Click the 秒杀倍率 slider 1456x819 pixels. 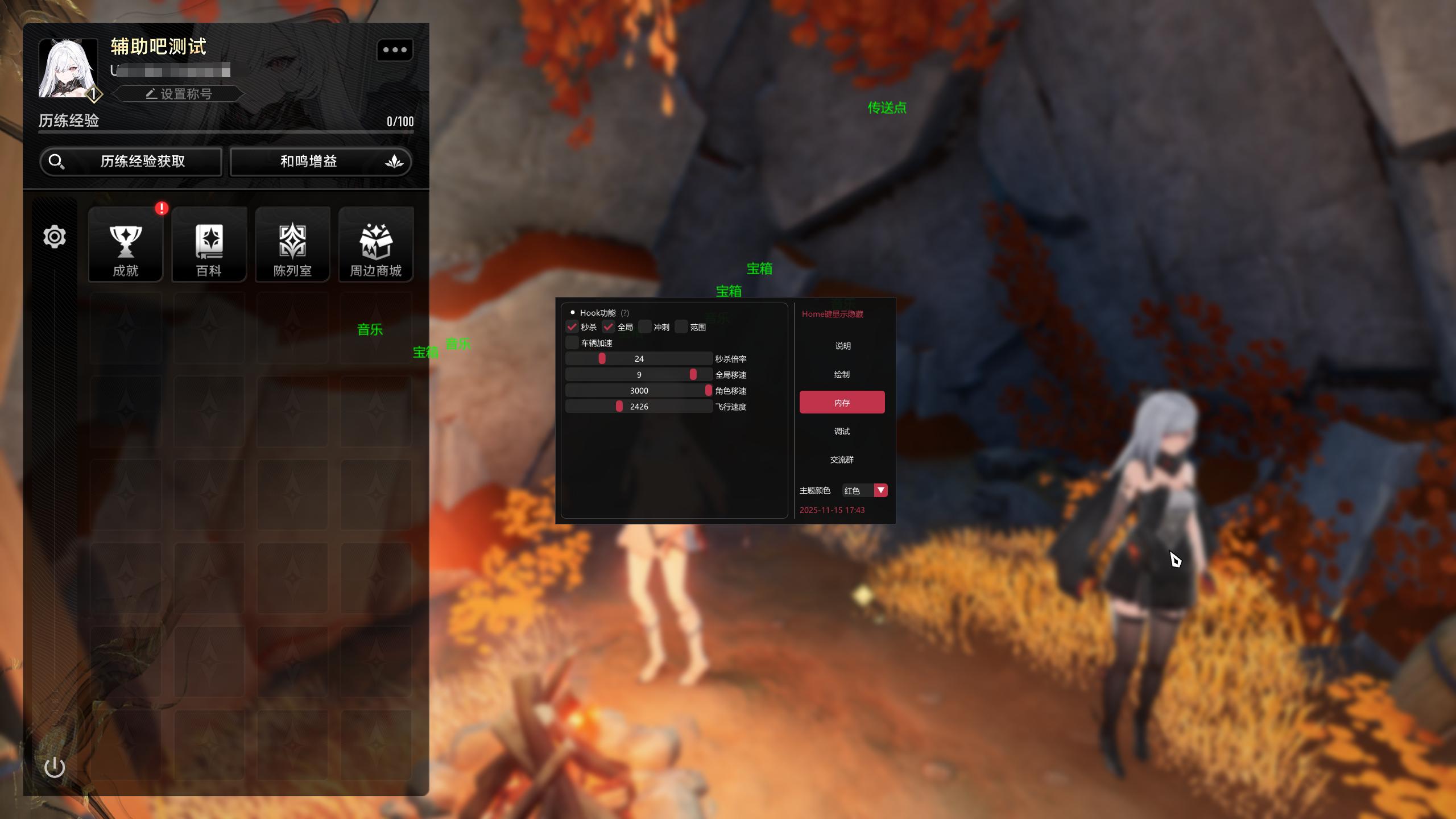coord(639,359)
